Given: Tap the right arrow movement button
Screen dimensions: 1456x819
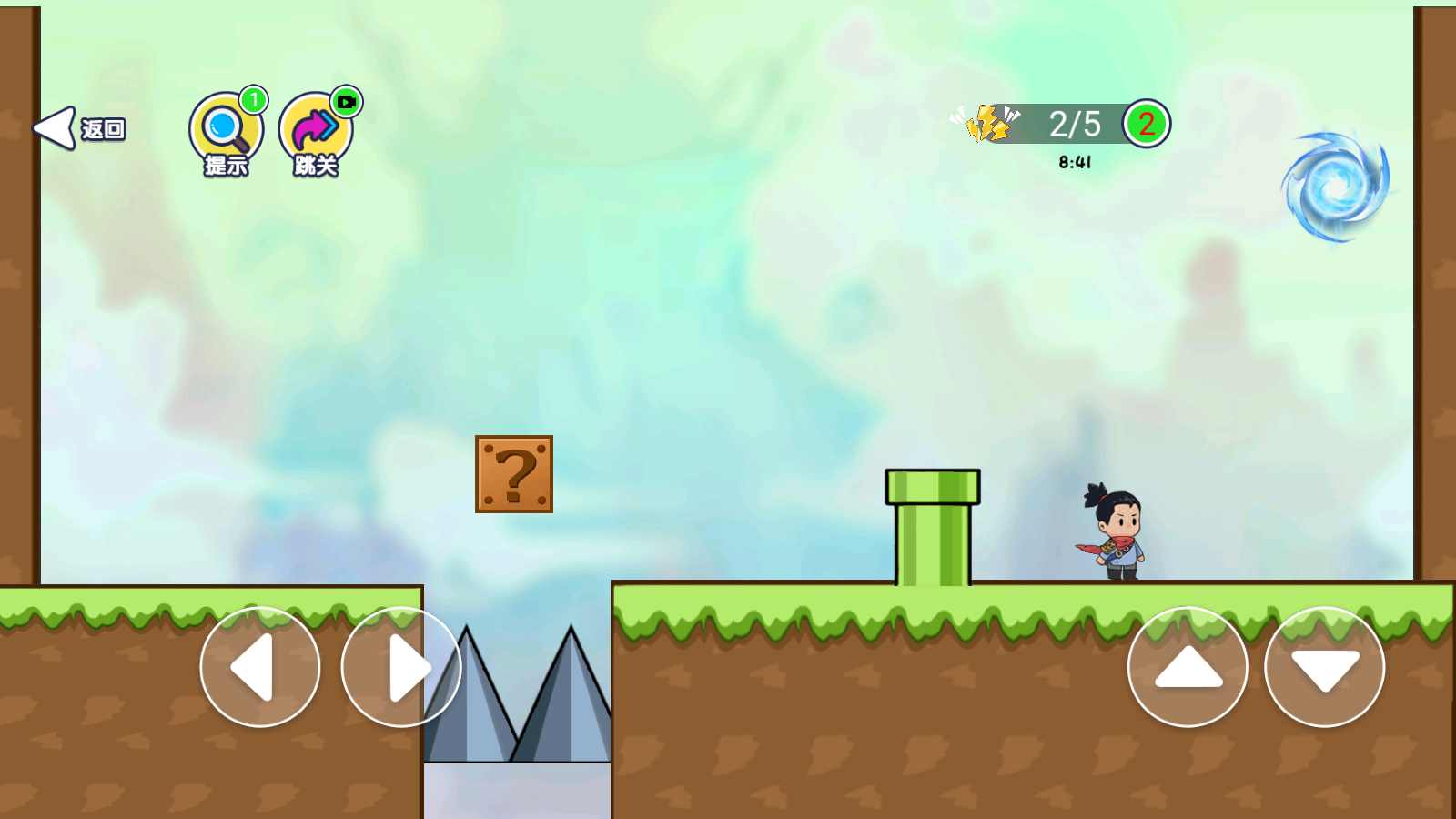Looking at the screenshot, I should pos(401,667).
